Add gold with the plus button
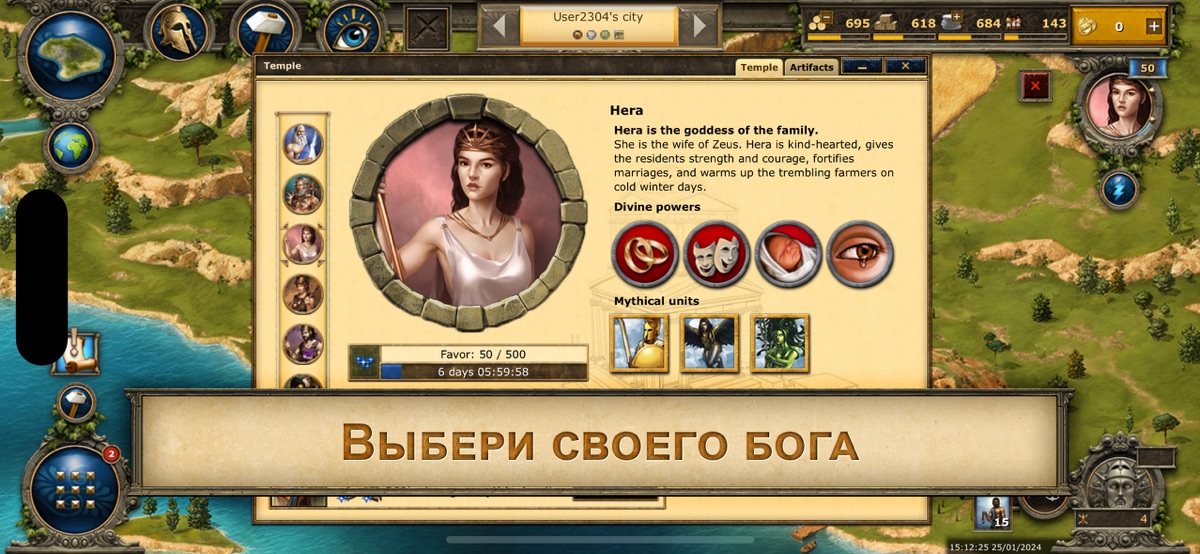The width and height of the screenshot is (1200, 554). (1153, 26)
